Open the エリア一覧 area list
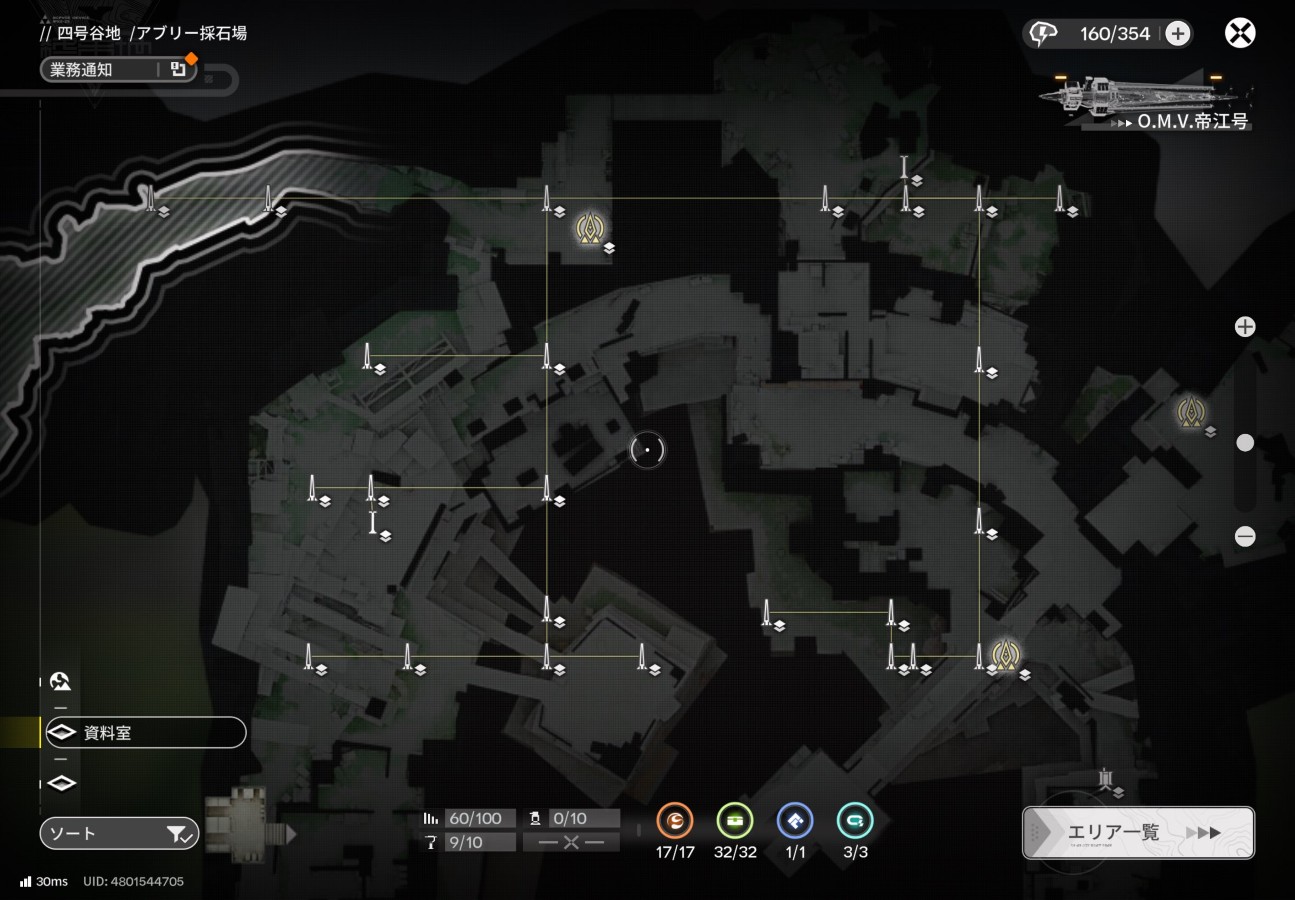 (x=1138, y=832)
